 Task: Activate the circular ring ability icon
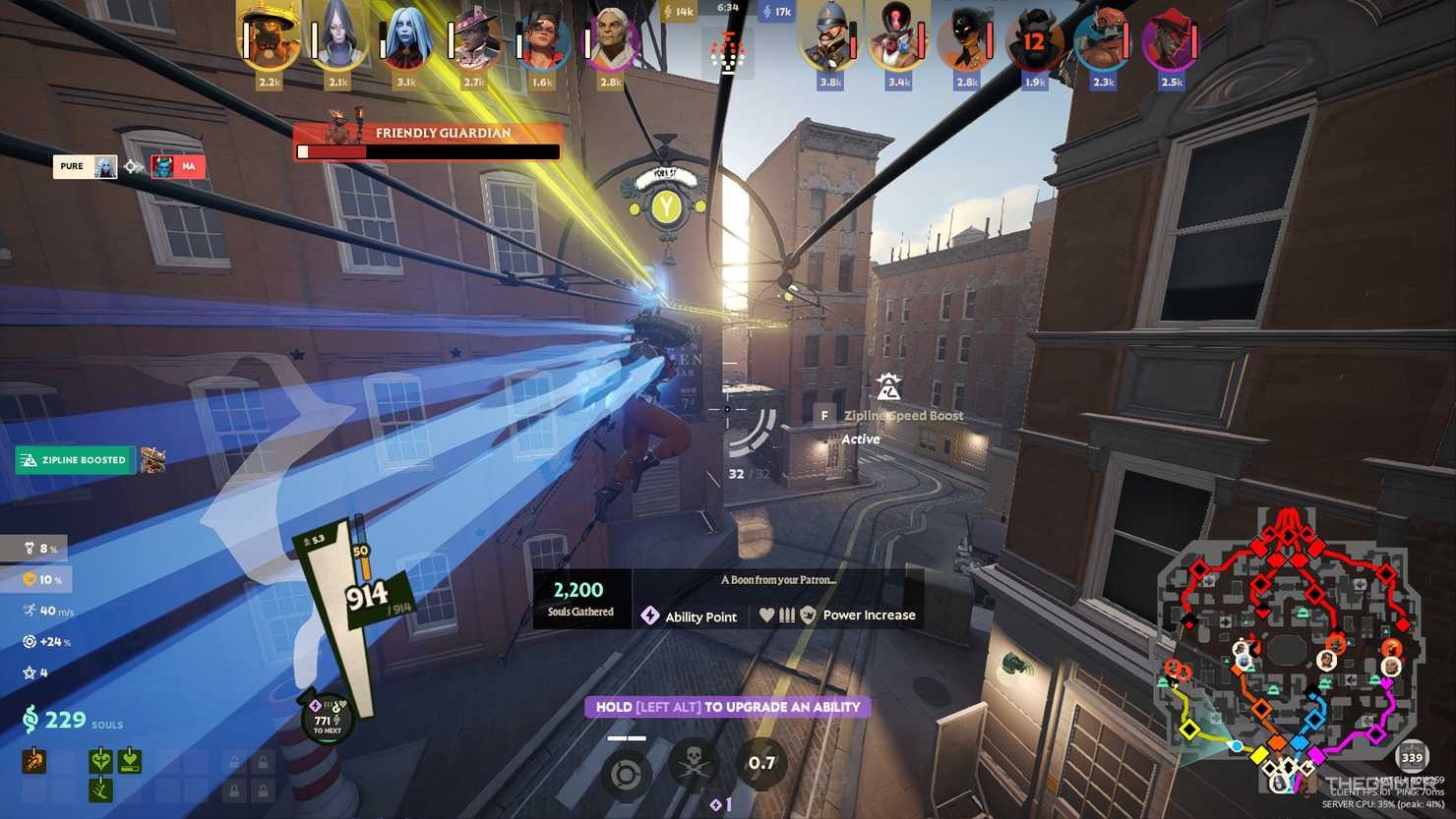coord(626,774)
